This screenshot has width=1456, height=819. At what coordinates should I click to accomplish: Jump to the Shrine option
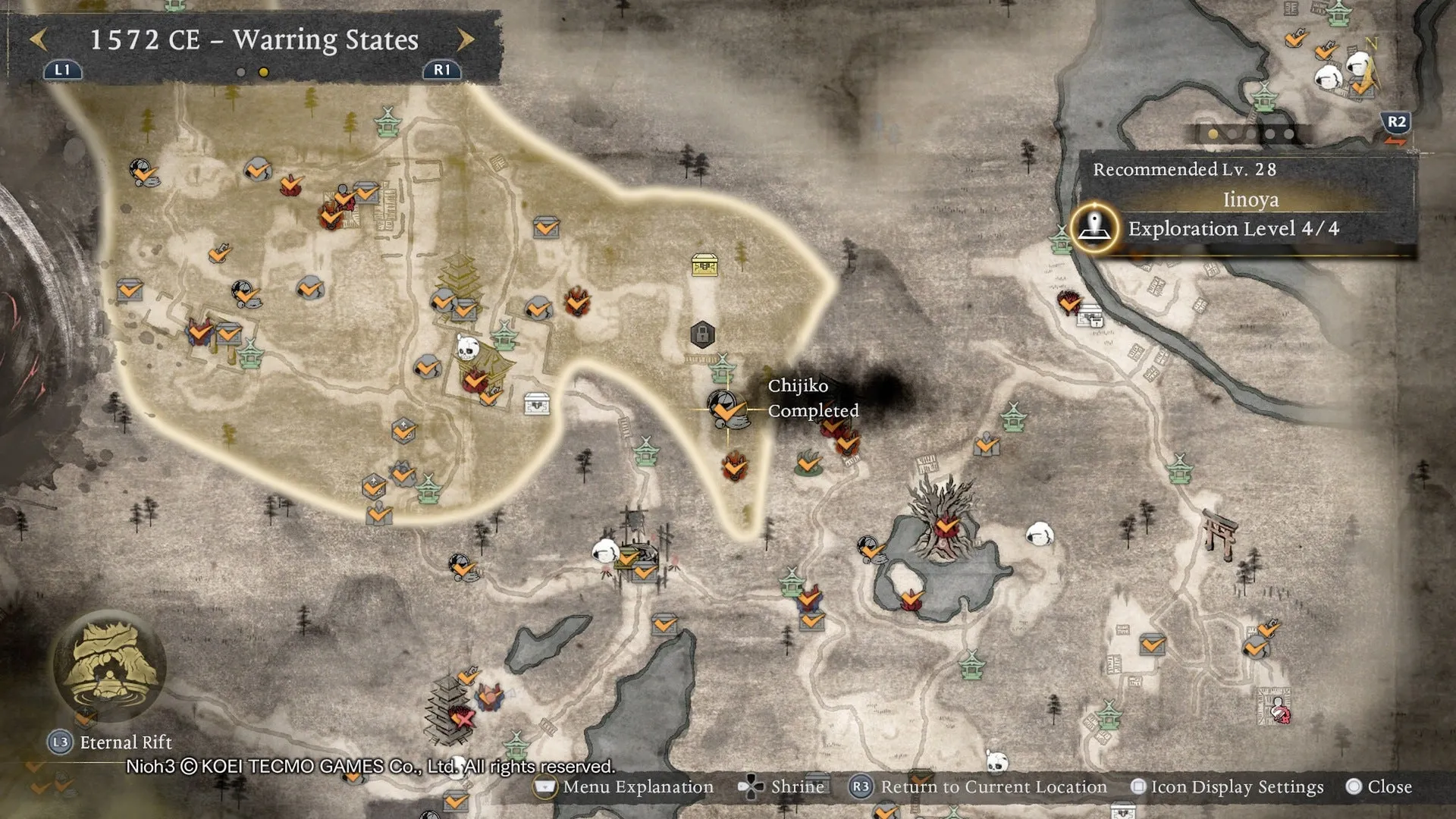coord(783,787)
